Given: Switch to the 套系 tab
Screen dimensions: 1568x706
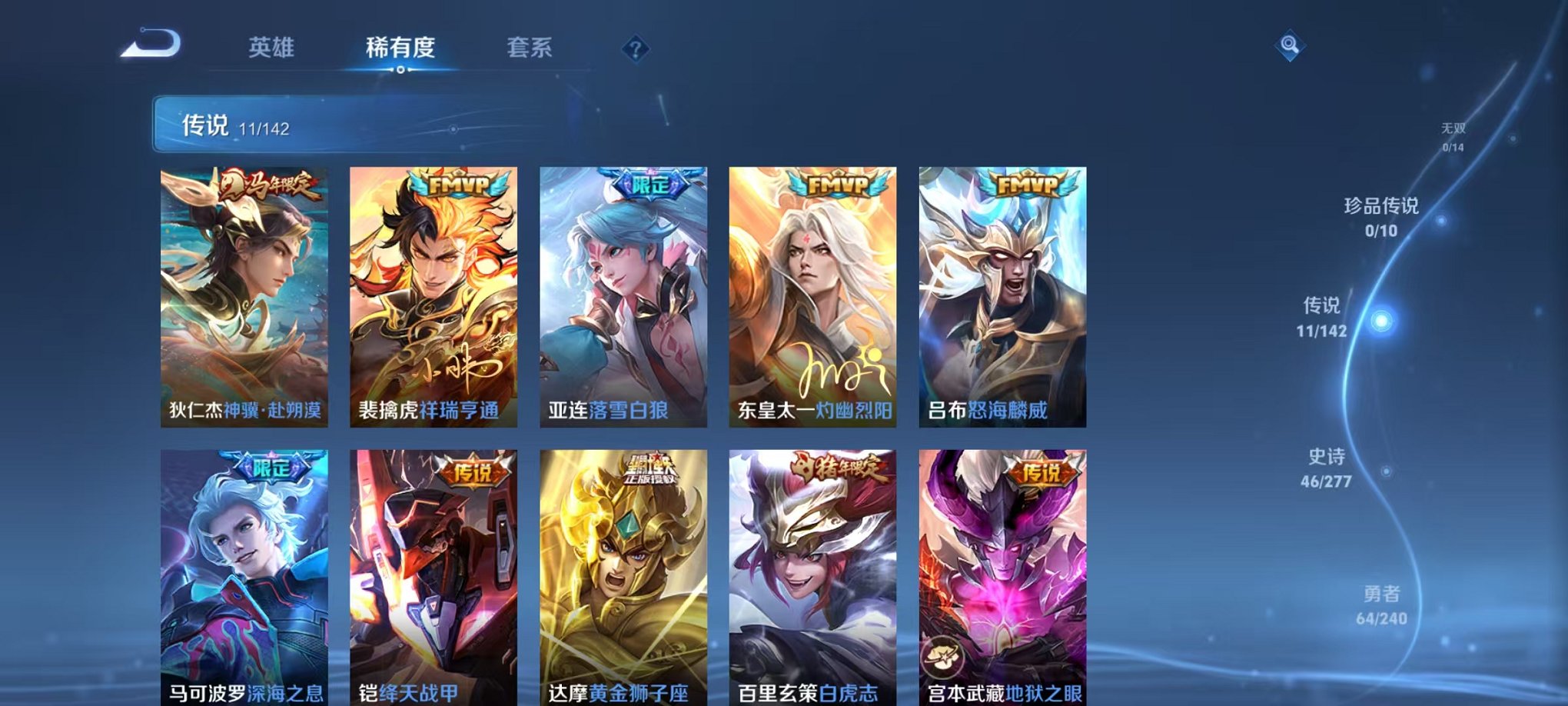Looking at the screenshot, I should click(x=530, y=48).
